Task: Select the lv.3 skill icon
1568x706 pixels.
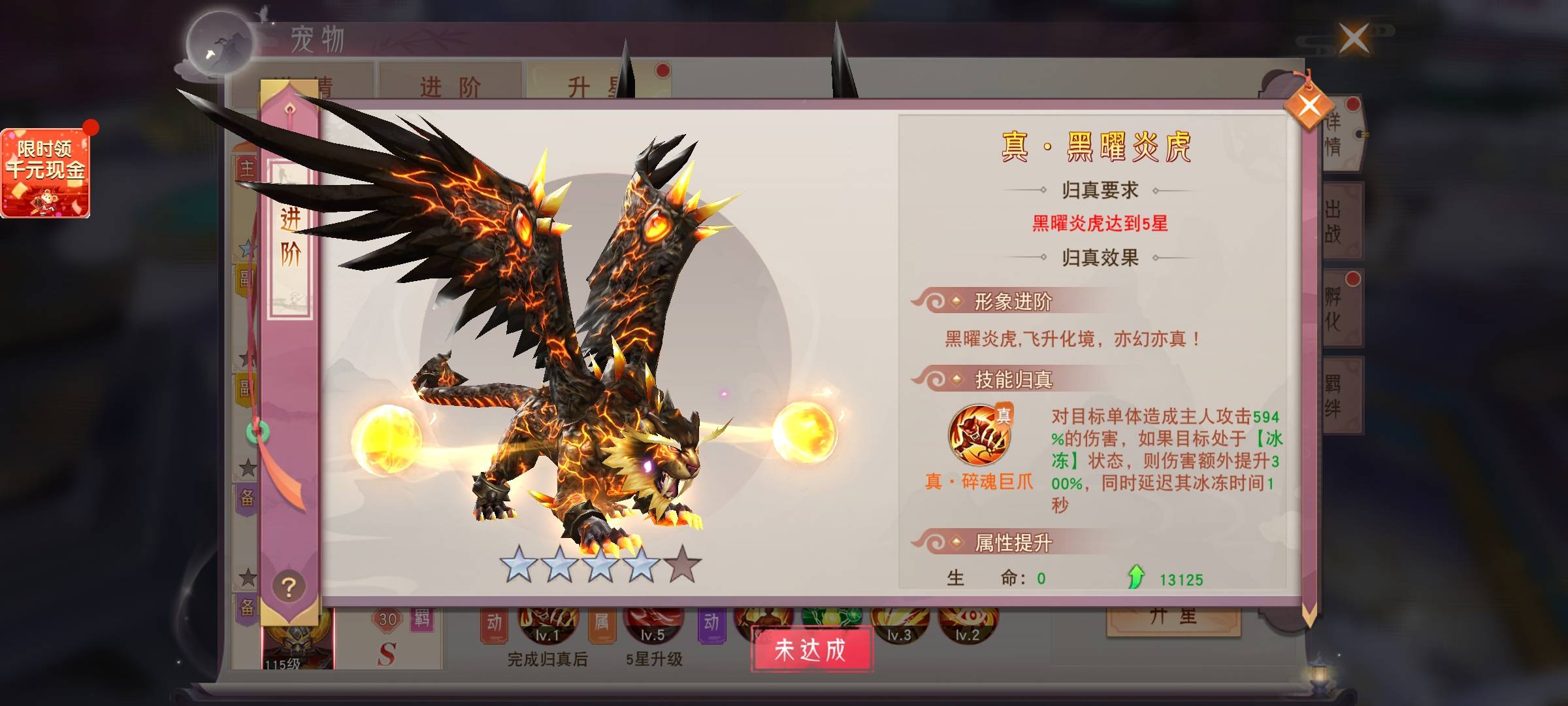Action: 899,624
